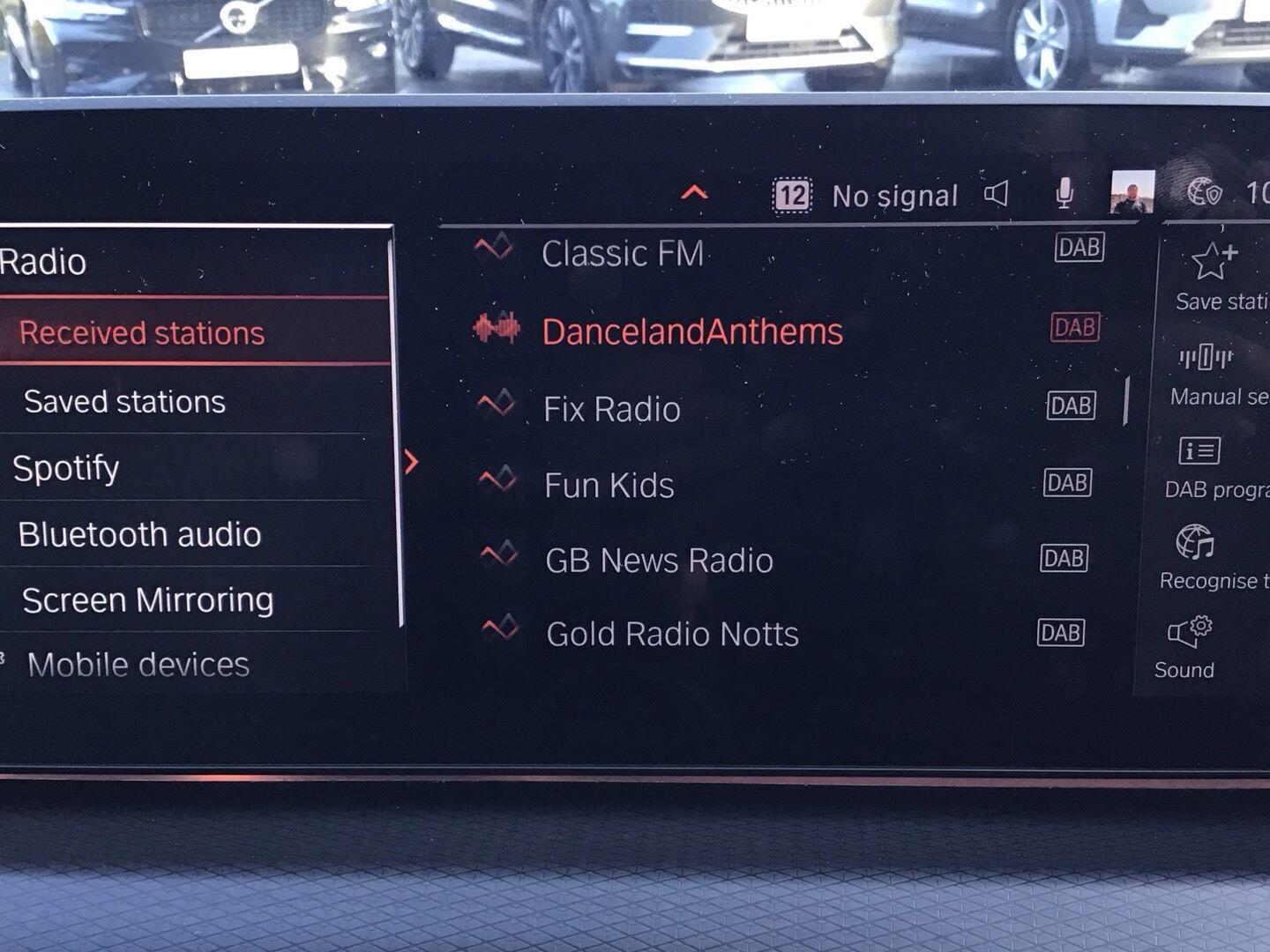The height and width of the screenshot is (952, 1270).
Task: Open Sound settings
Action: [x=1188, y=648]
